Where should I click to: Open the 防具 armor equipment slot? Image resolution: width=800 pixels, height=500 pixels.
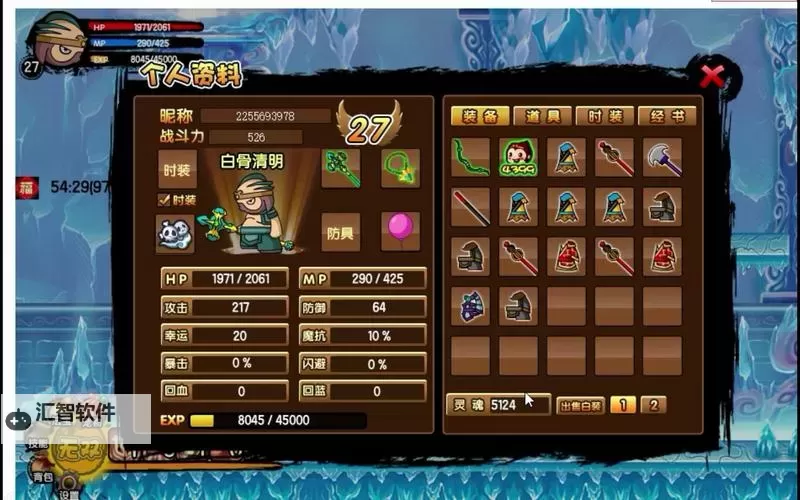pos(340,232)
